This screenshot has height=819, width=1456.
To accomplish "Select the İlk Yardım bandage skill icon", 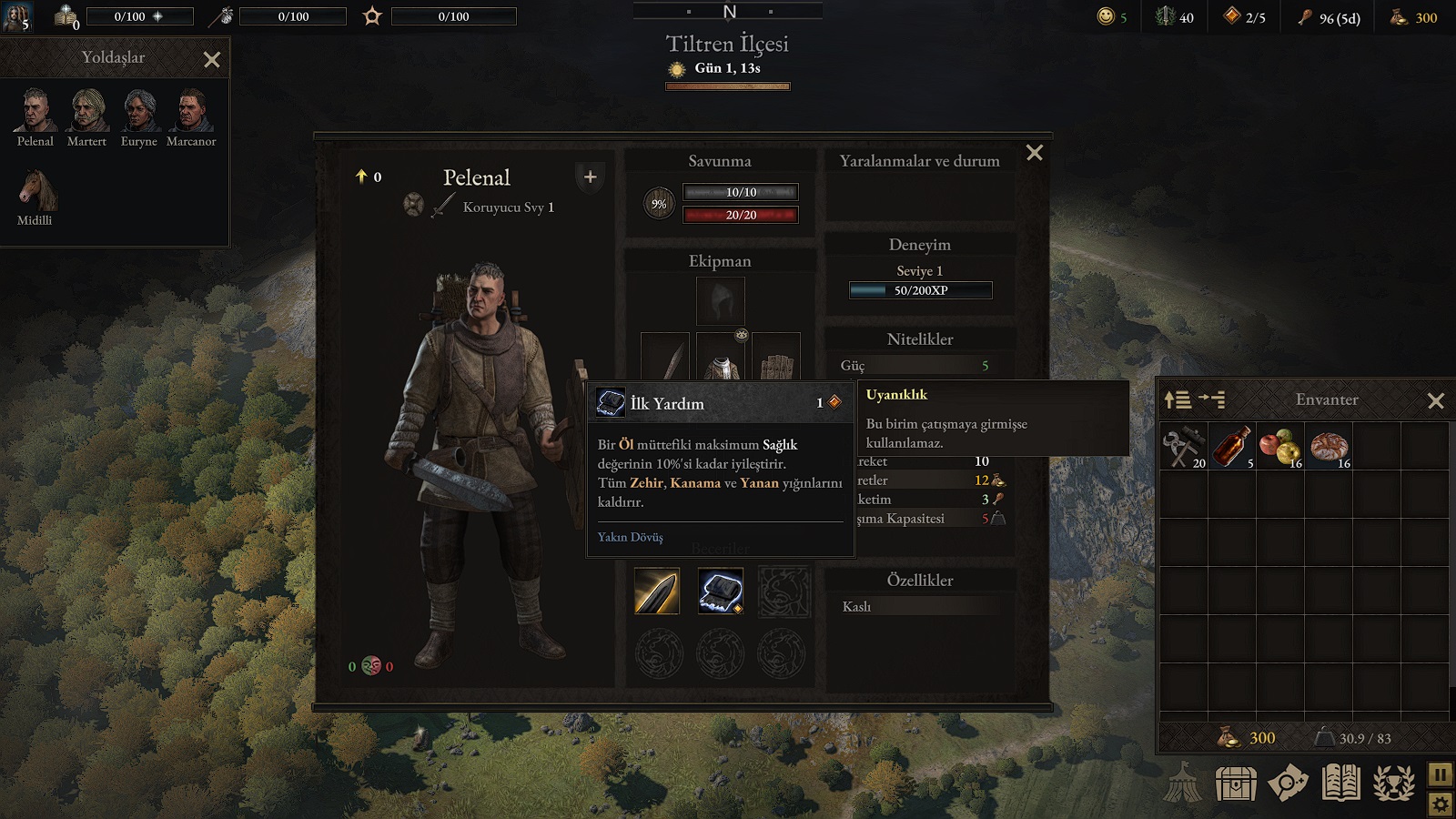I will pyautogui.click(x=721, y=591).
